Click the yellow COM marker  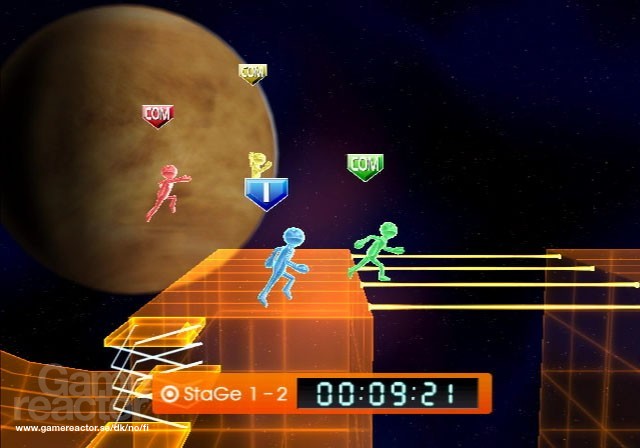tap(252, 73)
